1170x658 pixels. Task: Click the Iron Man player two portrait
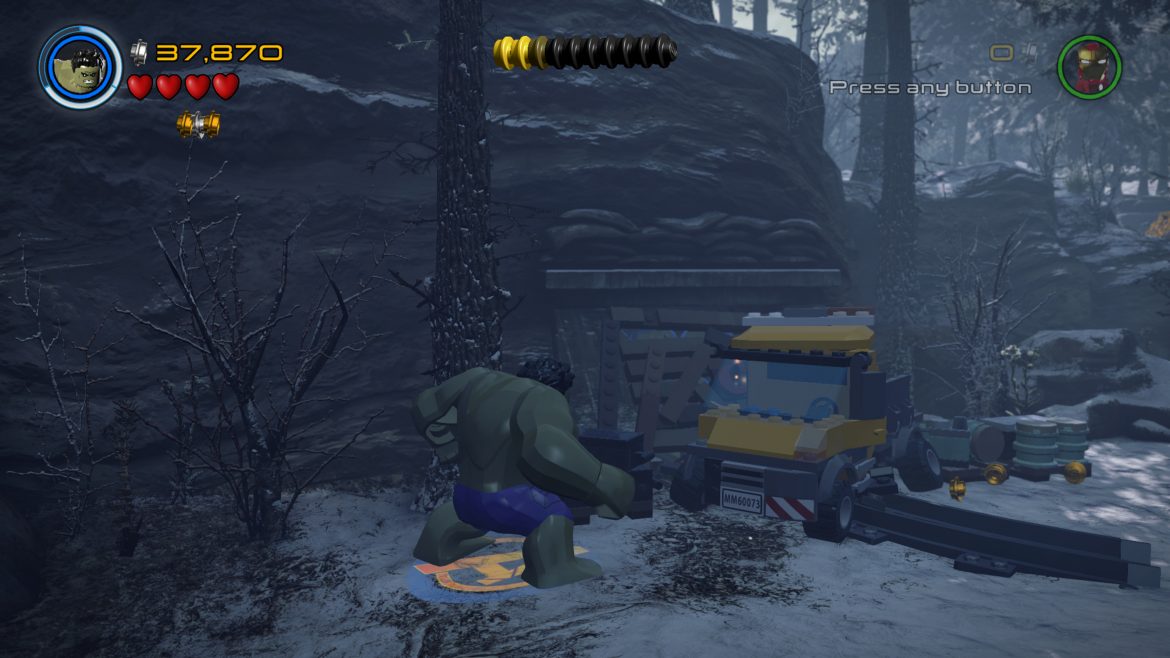[x=1089, y=67]
